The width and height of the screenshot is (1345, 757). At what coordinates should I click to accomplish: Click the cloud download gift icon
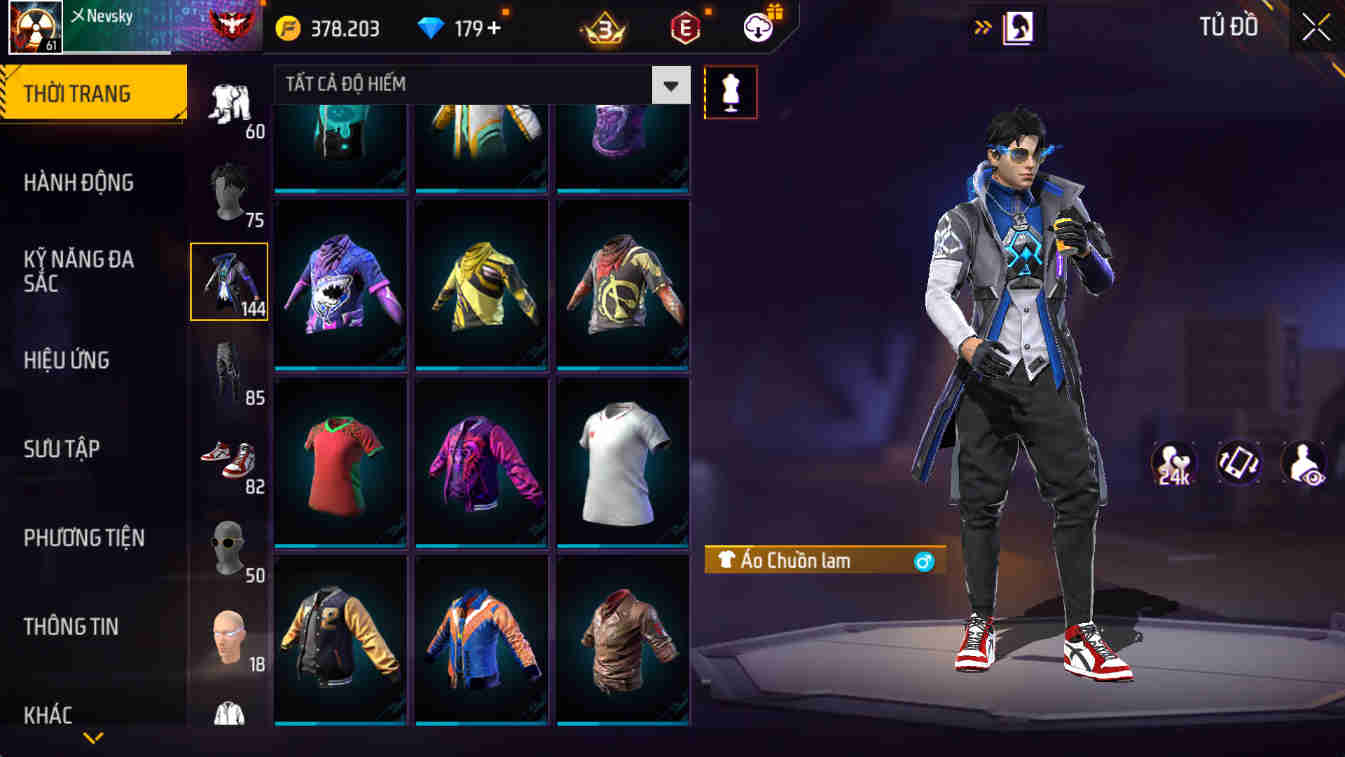coord(757,27)
